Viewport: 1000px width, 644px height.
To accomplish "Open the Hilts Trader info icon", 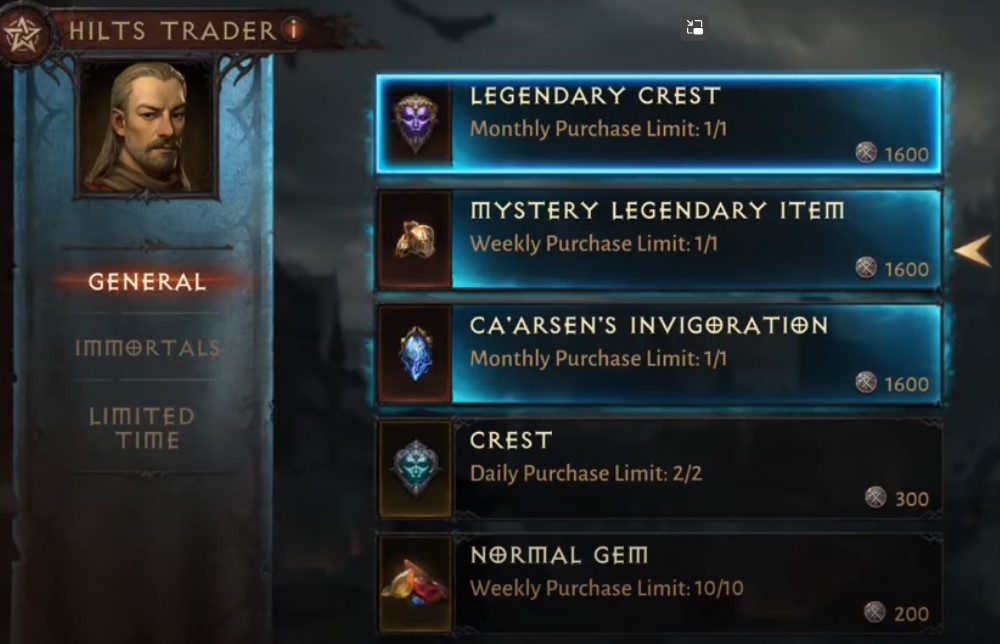I will (x=293, y=30).
